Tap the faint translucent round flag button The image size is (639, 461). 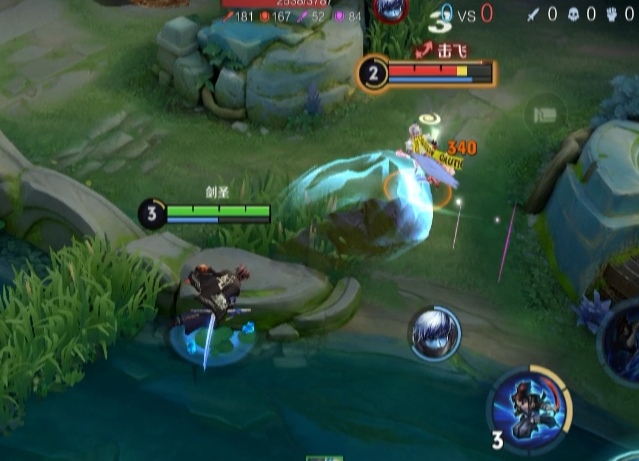545,113
